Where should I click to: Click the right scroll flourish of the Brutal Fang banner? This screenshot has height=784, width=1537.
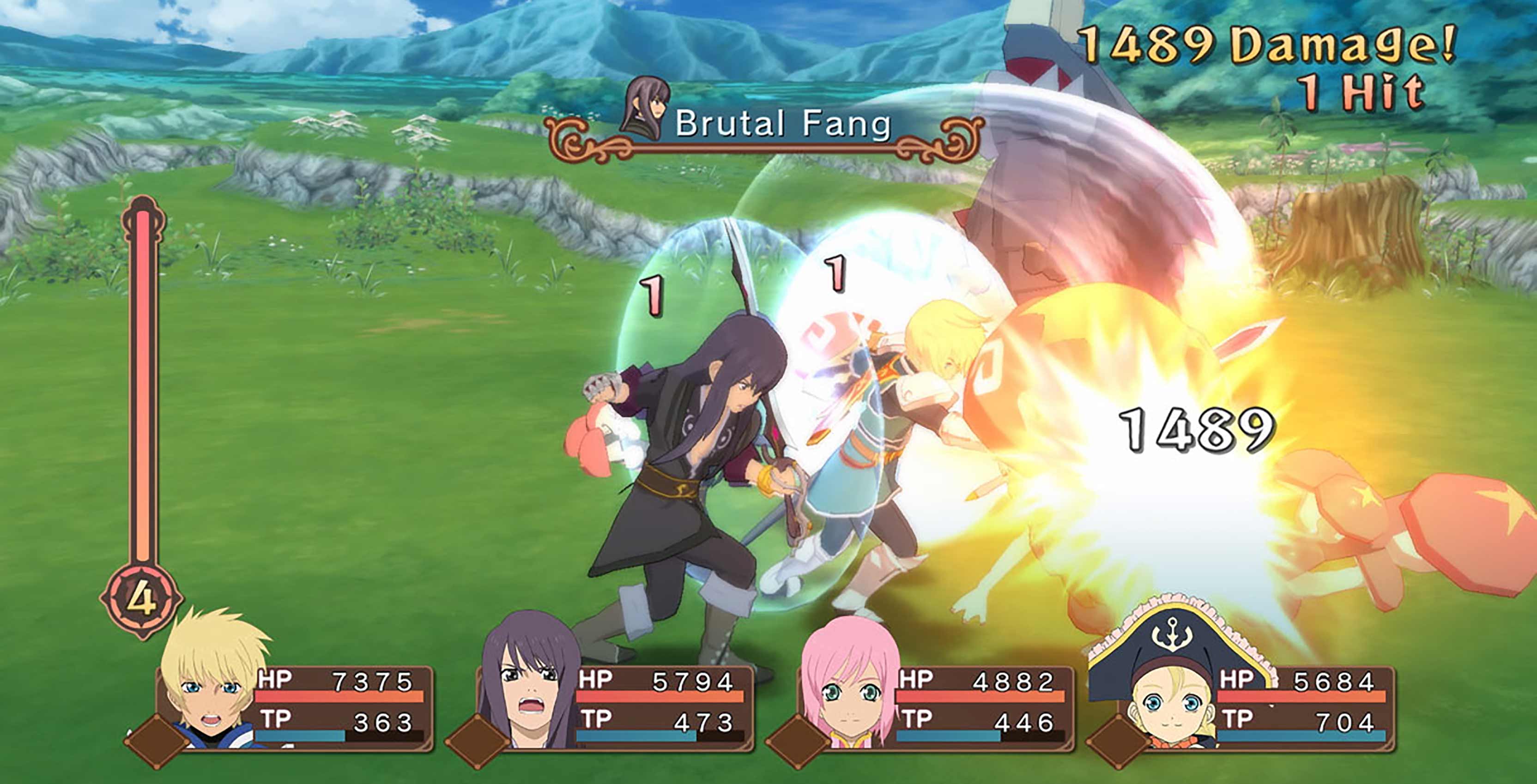click(x=955, y=140)
